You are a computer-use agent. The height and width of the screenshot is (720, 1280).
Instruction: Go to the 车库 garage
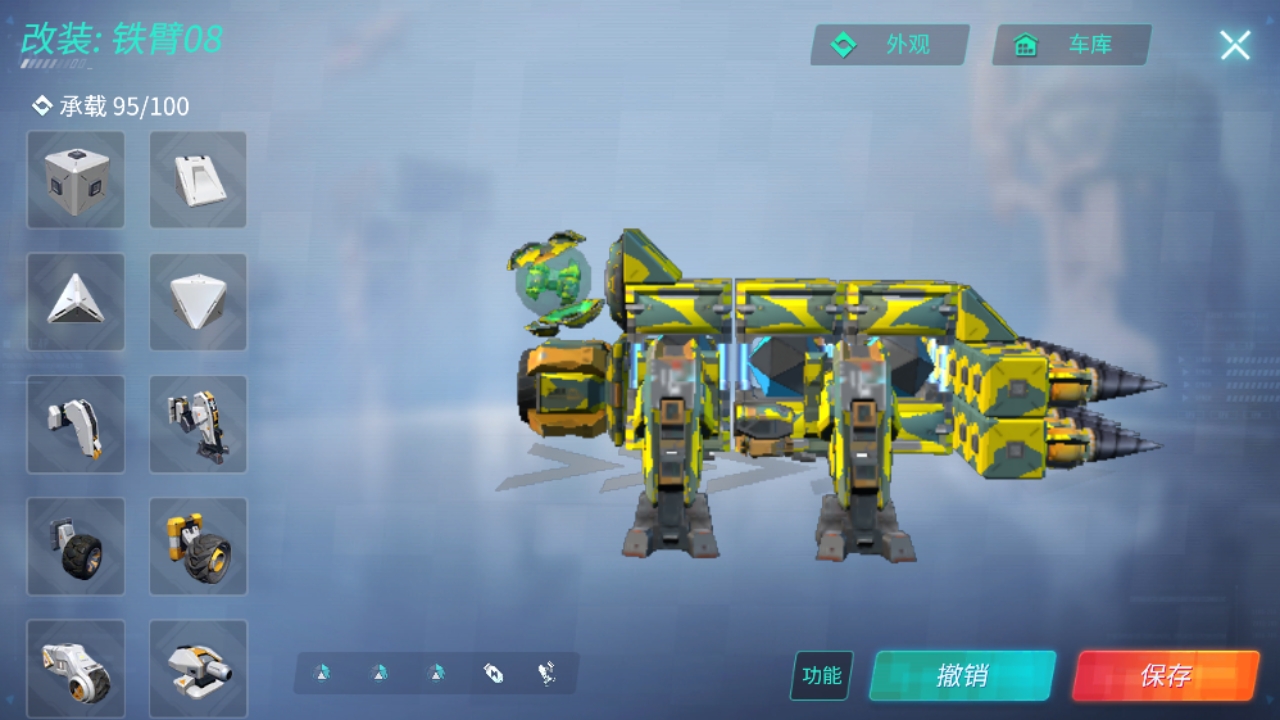click(1071, 45)
